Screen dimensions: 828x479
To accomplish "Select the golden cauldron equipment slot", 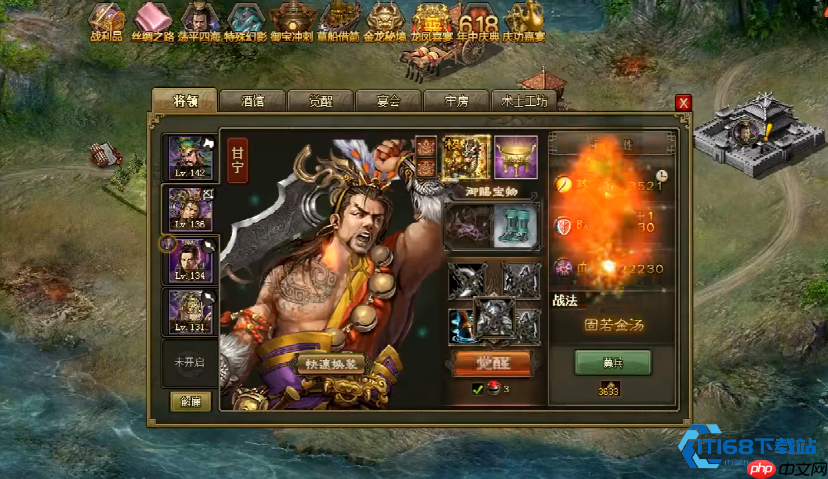I will tap(515, 156).
